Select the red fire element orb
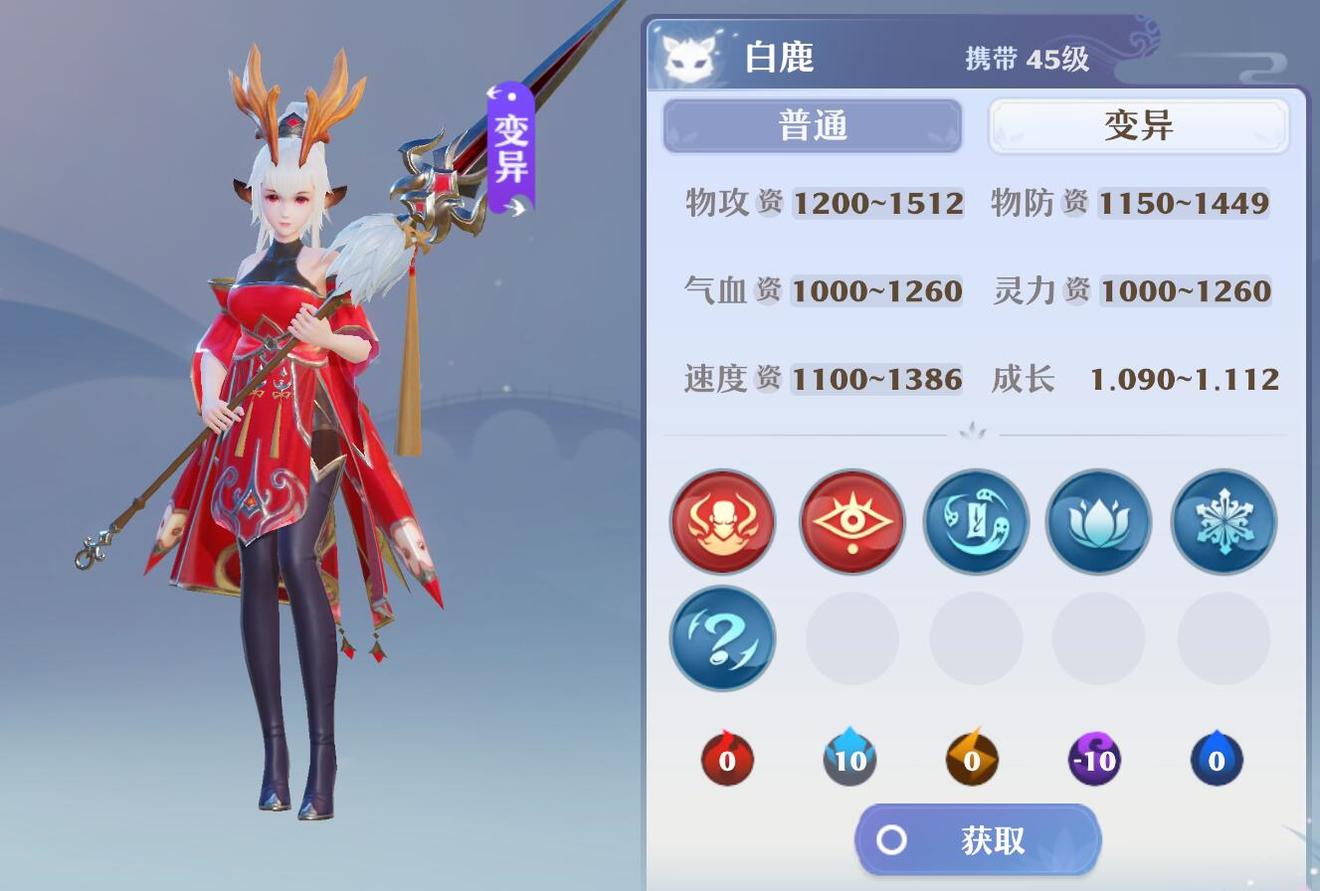Viewport: 1320px width, 891px height. click(x=726, y=760)
